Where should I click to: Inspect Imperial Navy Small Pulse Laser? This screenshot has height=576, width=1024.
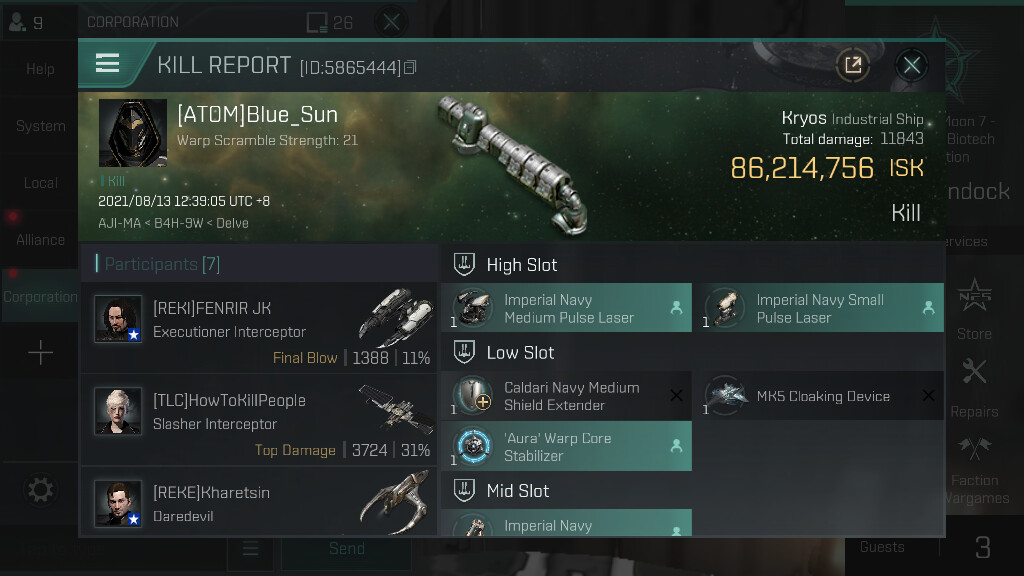818,308
